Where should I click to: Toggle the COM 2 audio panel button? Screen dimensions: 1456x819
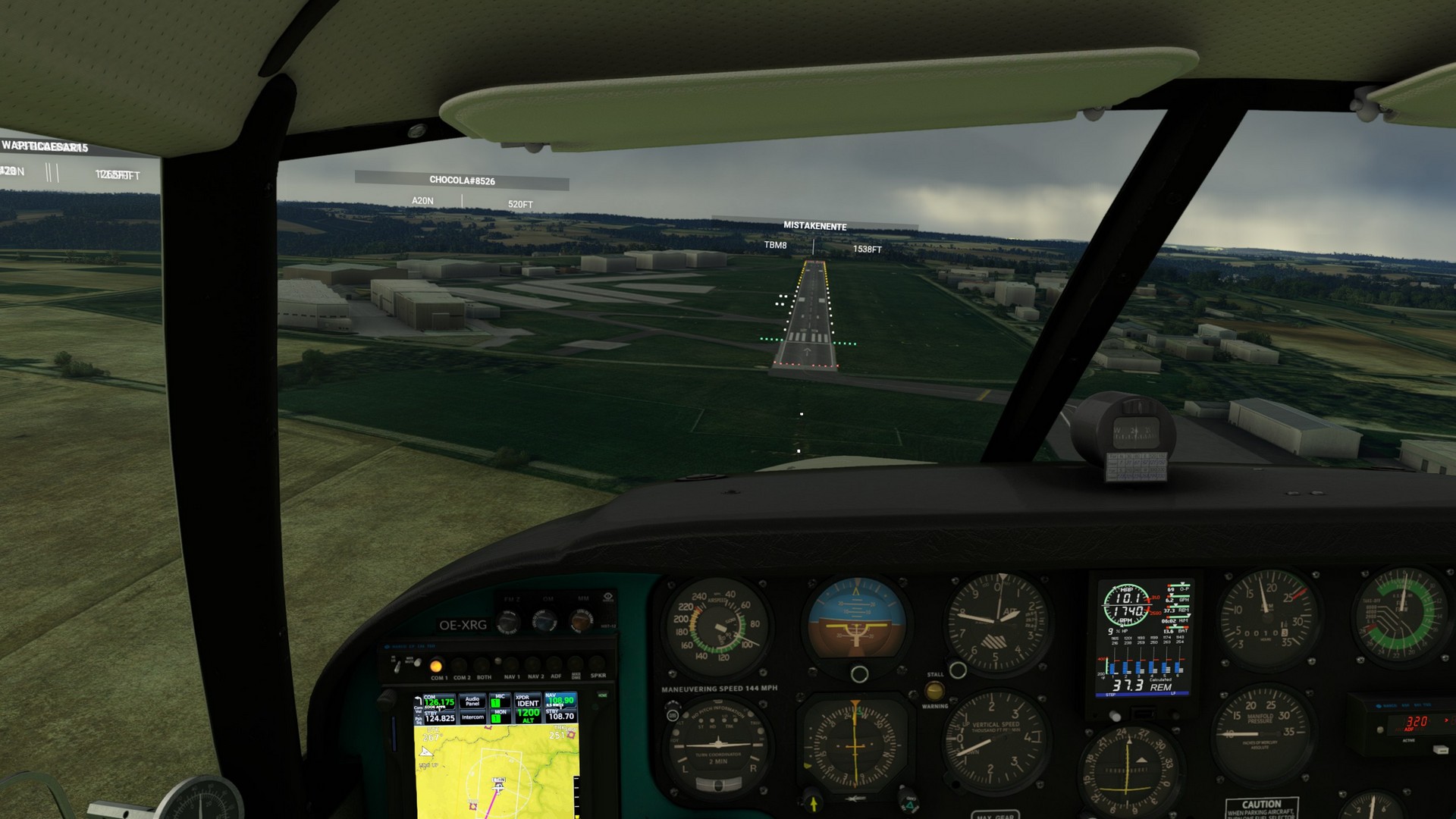point(460,667)
